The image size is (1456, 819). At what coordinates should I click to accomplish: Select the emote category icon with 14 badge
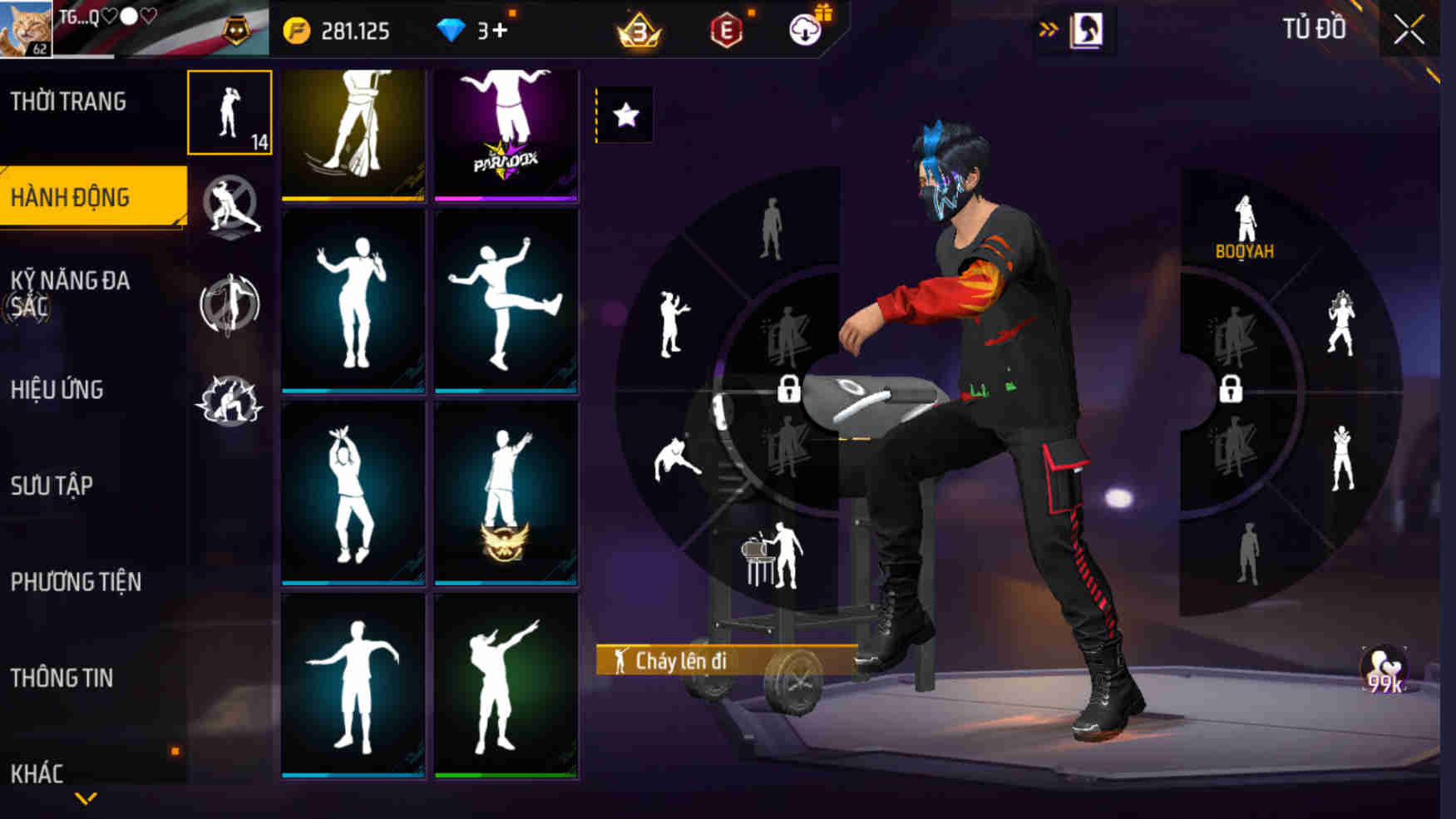click(x=230, y=111)
